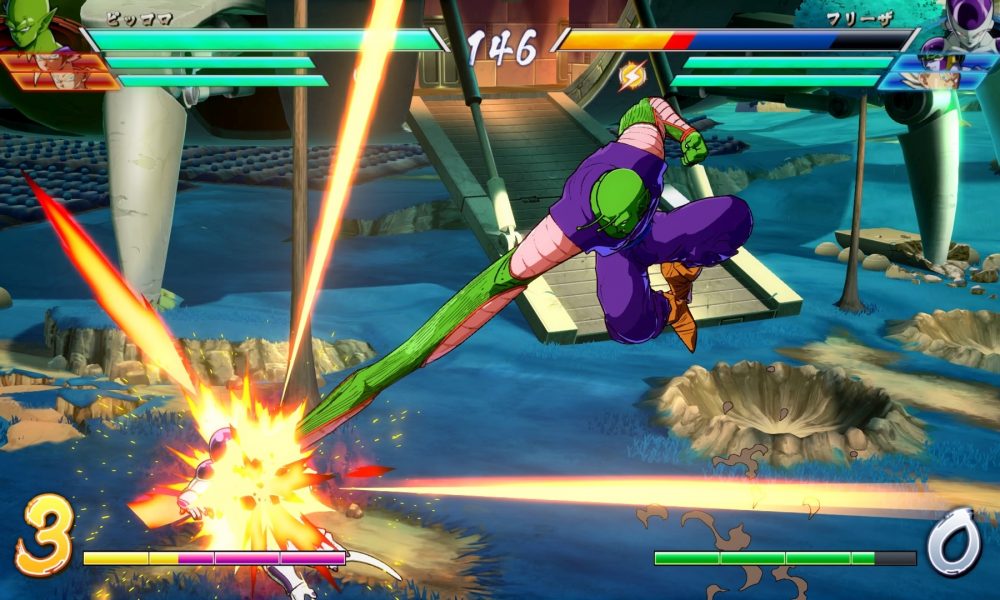1000x600 pixels.
Task: Click the lightning bolt Sparking icon
Action: pyautogui.click(x=632, y=74)
